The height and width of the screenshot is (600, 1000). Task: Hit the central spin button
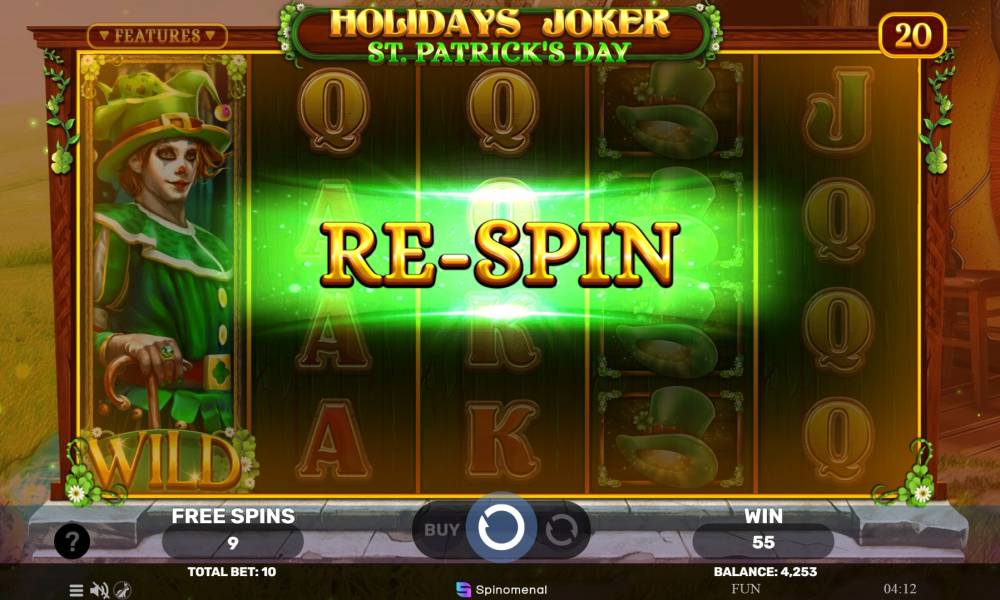500,527
